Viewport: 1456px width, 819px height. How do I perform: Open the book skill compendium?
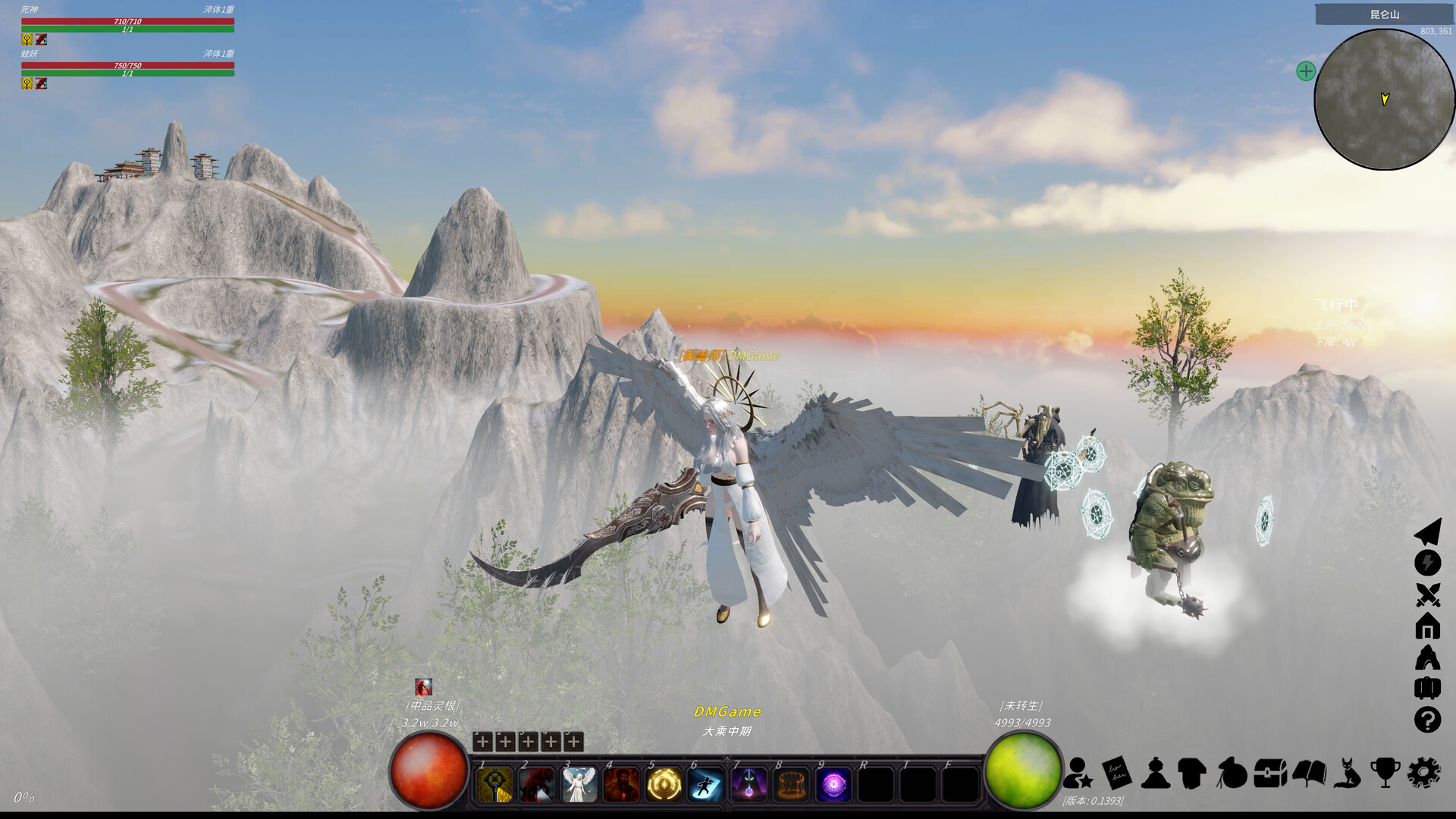1309,773
